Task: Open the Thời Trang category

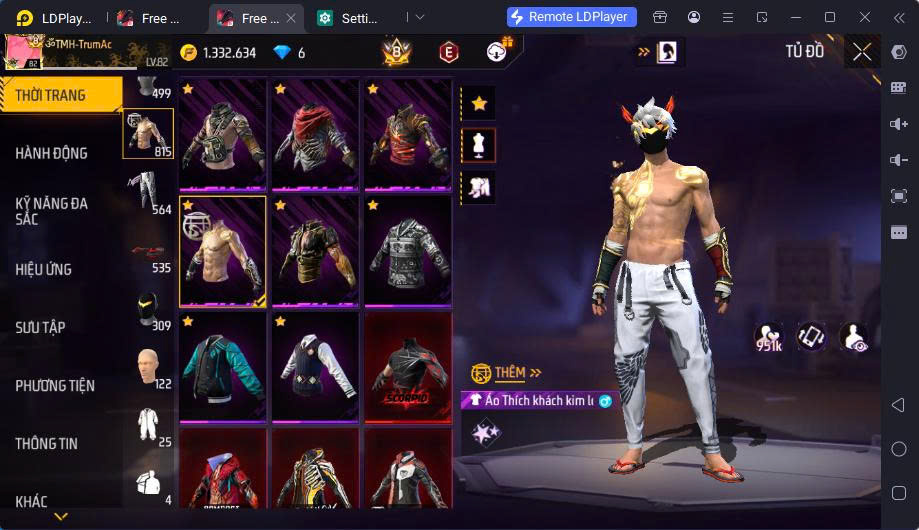Action: coord(52,96)
